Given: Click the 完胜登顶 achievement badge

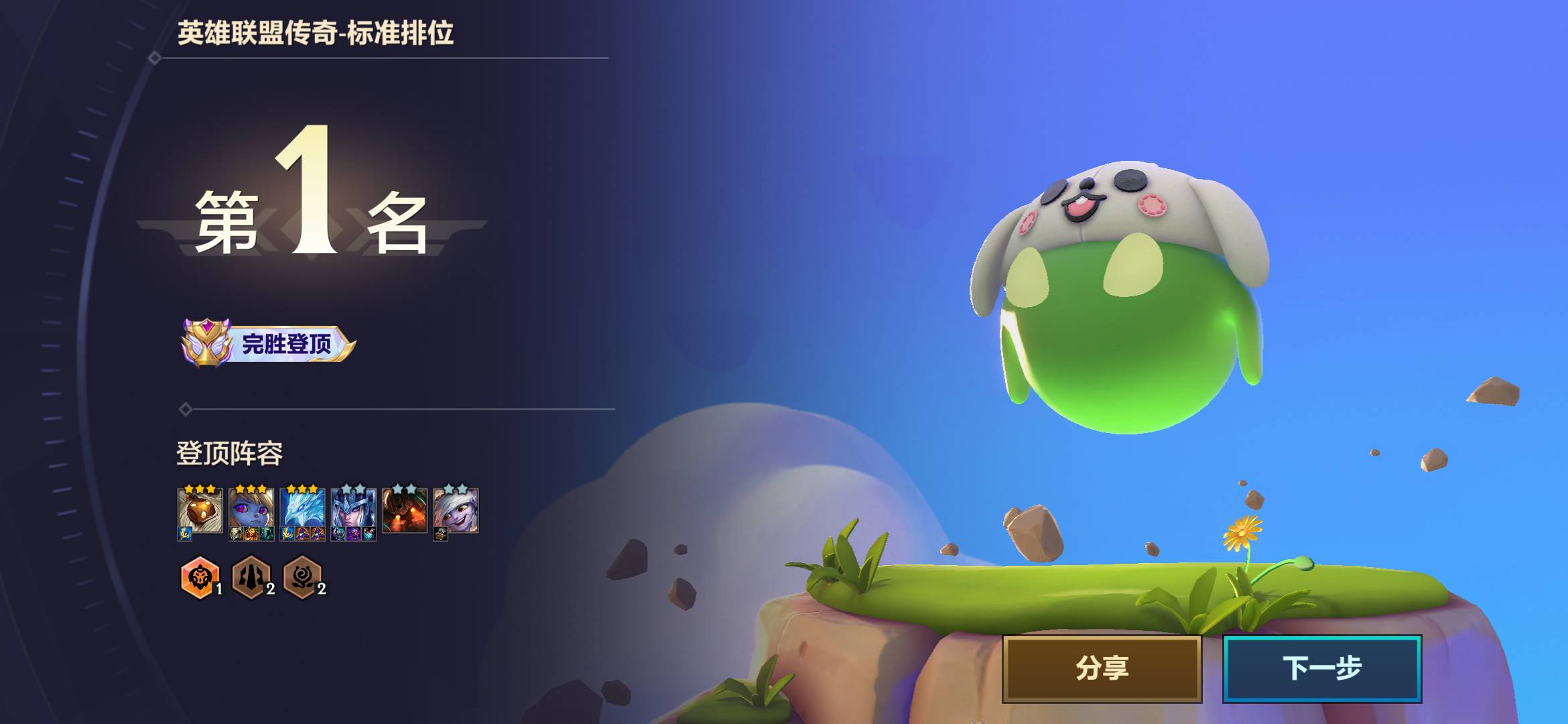Looking at the screenshot, I should point(268,343).
